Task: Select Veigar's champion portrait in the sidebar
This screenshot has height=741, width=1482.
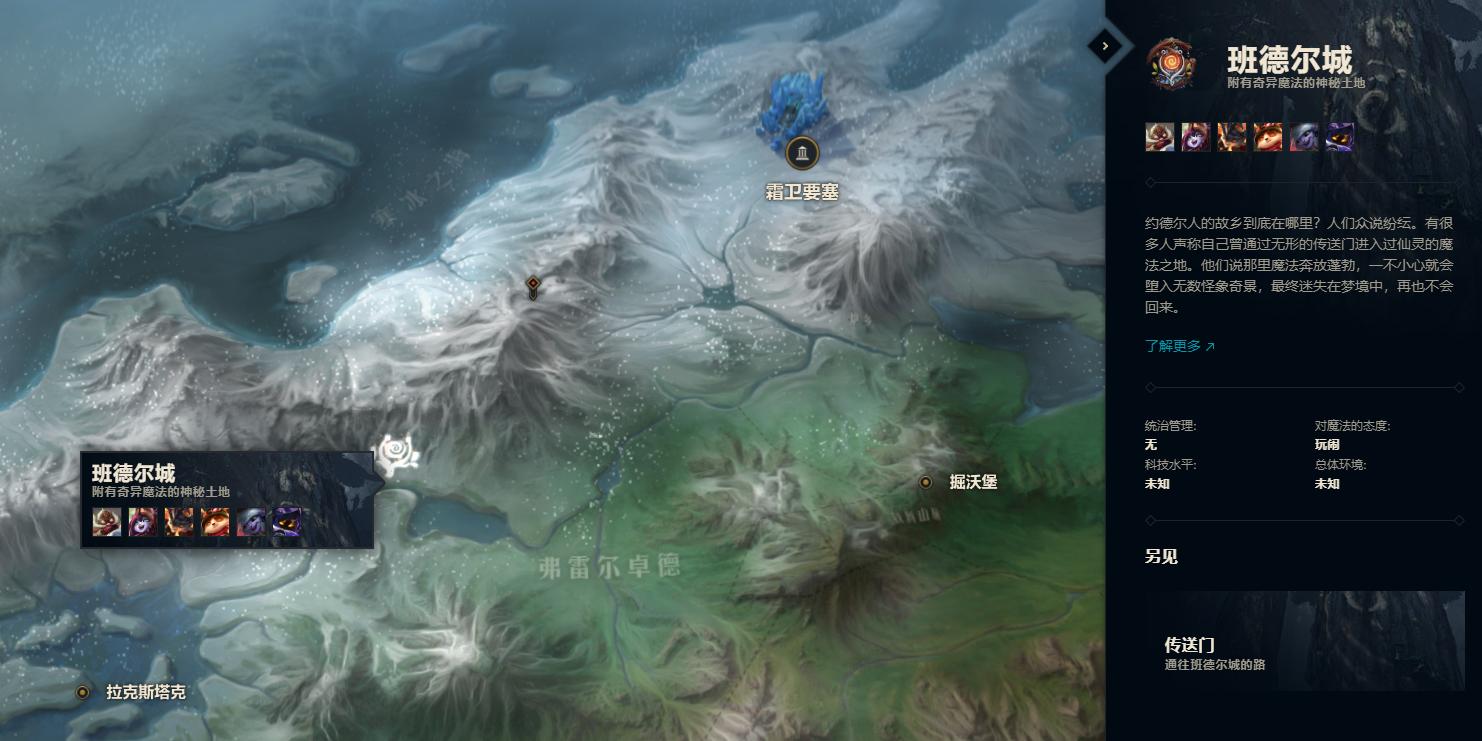Action: pos(1340,137)
